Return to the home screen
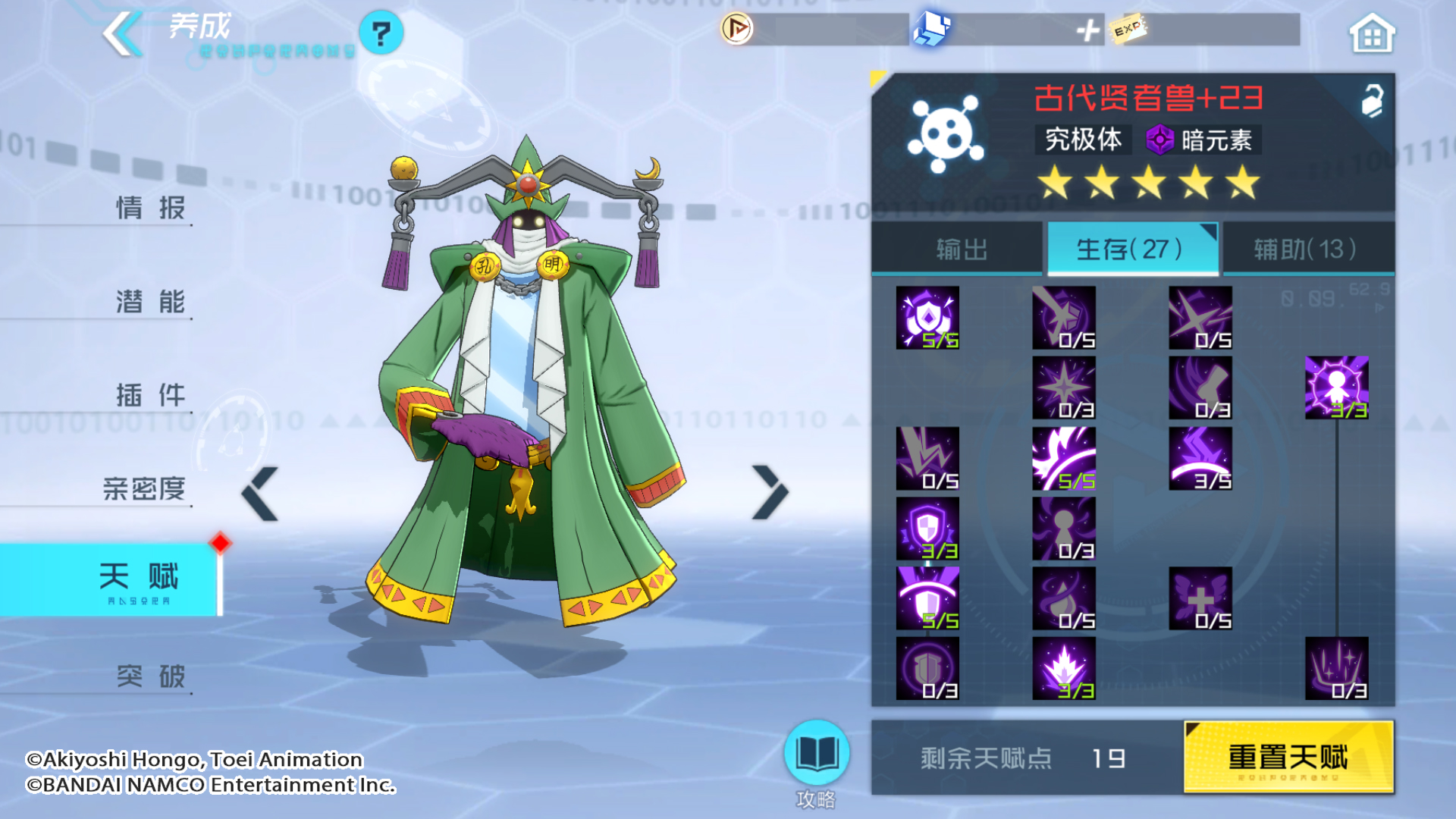This screenshot has height=819, width=1456. 1371,34
